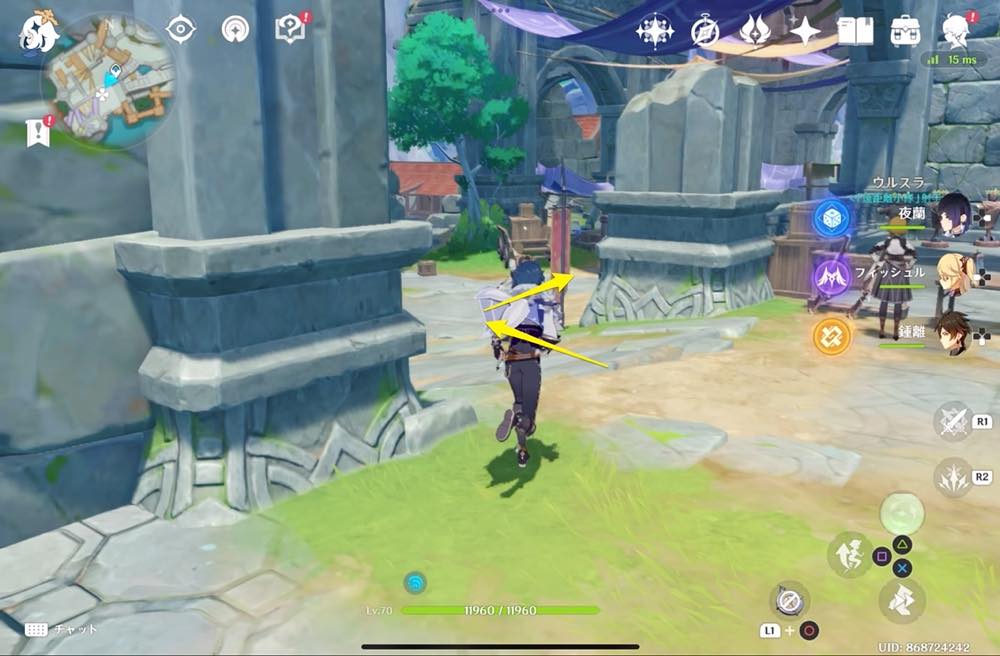Open the winged Battle Pass icon

(x=754, y=31)
